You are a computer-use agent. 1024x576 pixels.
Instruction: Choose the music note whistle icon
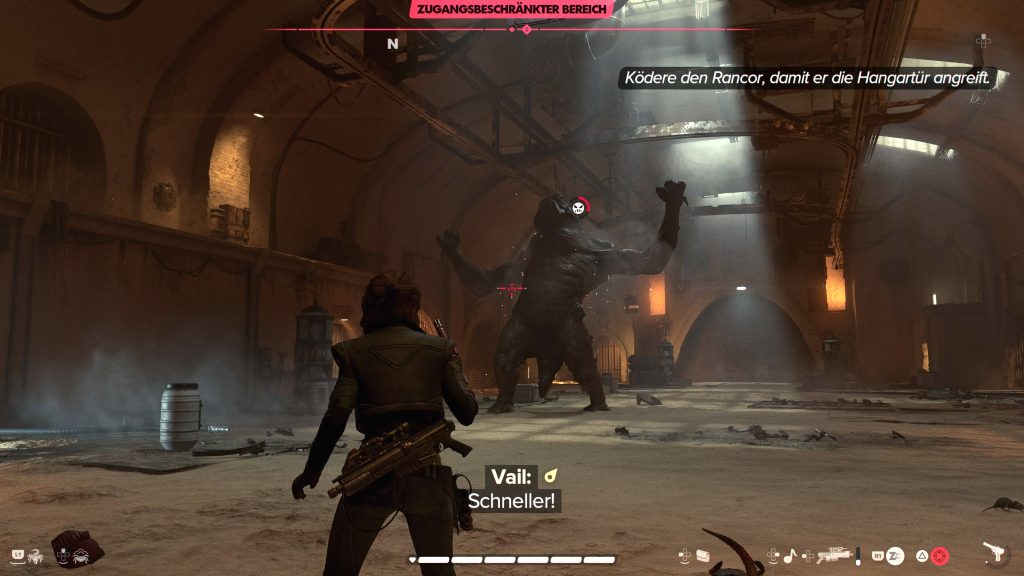click(788, 555)
